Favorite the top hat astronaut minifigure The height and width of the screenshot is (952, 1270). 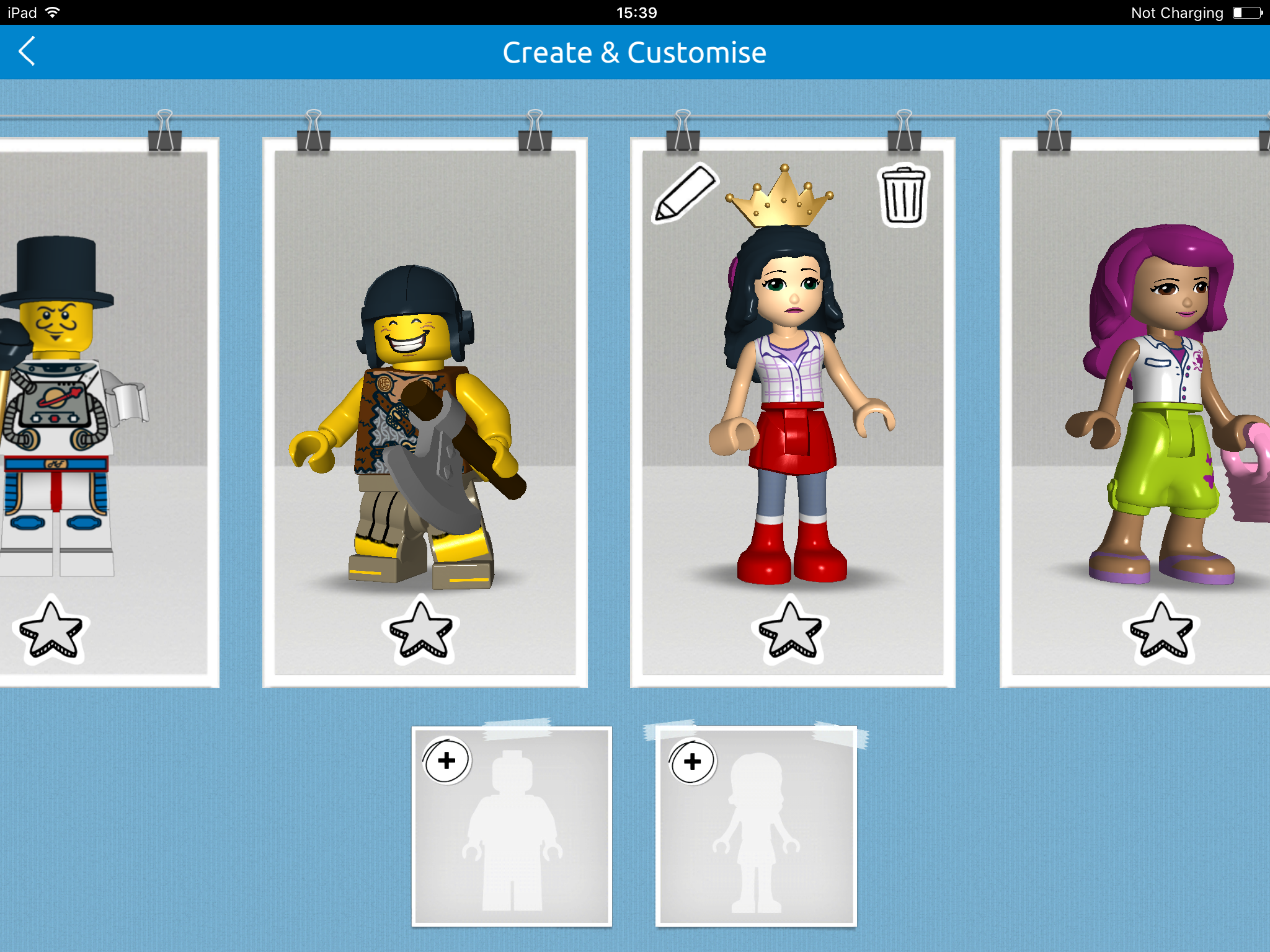coord(51,630)
